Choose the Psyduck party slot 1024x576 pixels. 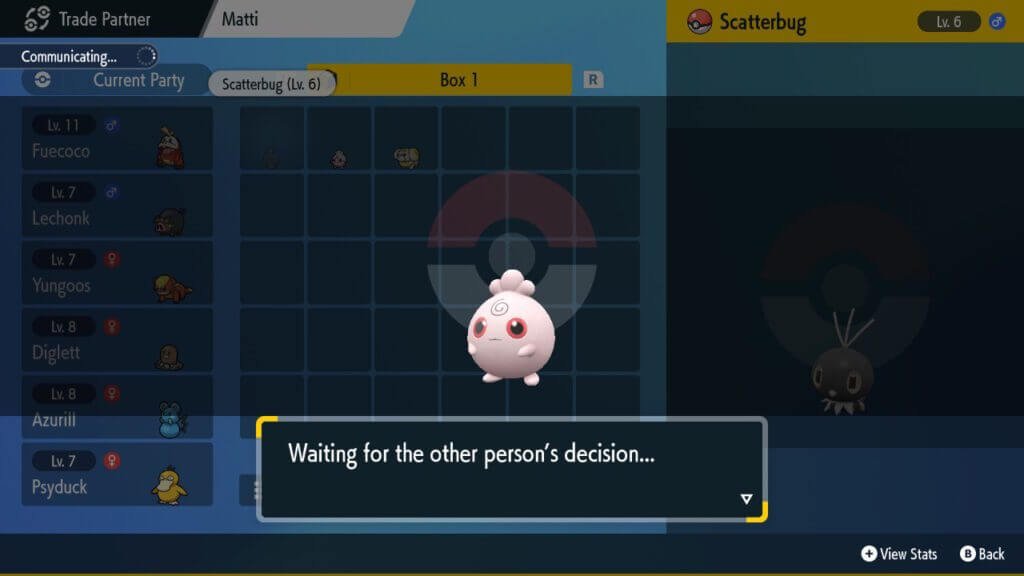[117, 474]
